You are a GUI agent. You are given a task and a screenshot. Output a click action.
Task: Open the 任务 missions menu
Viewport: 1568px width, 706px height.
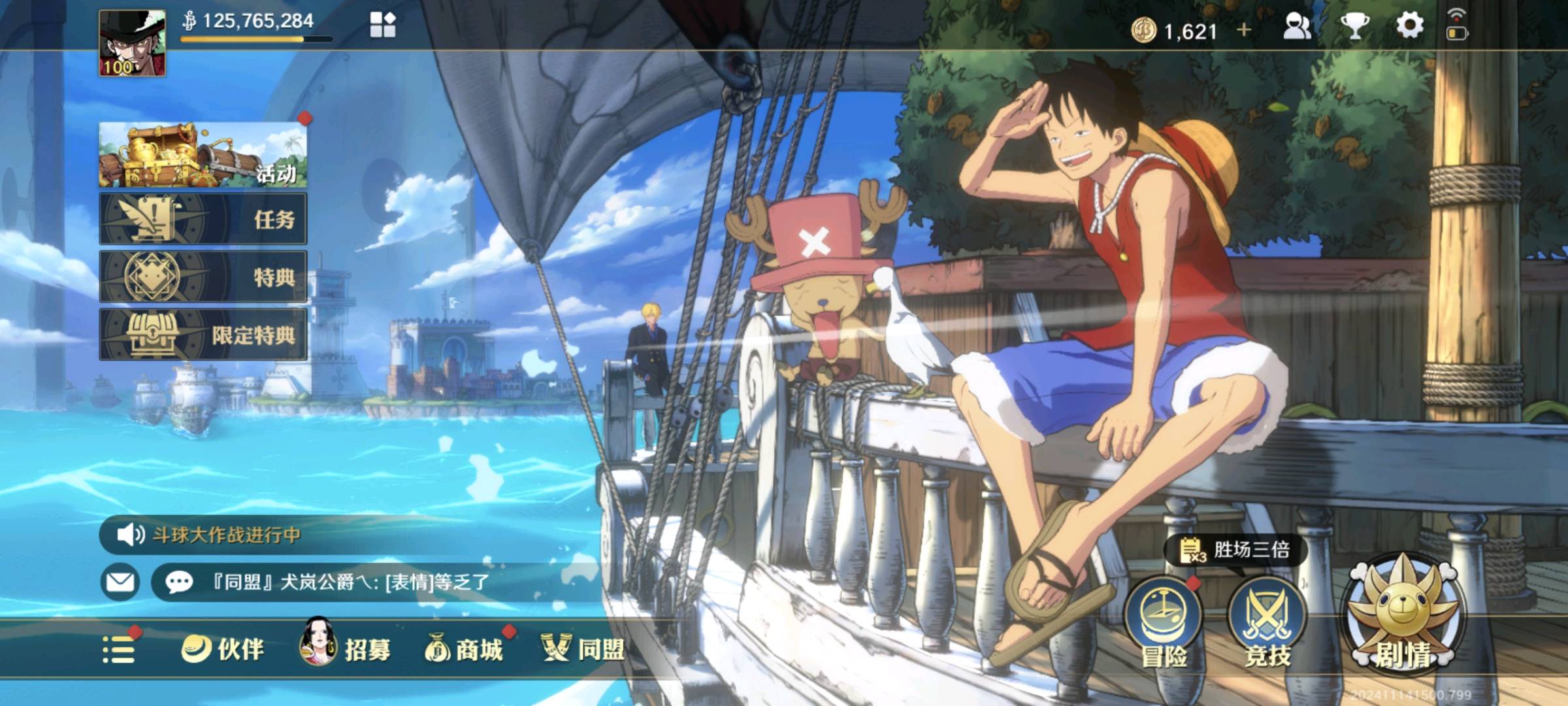pyautogui.click(x=203, y=219)
